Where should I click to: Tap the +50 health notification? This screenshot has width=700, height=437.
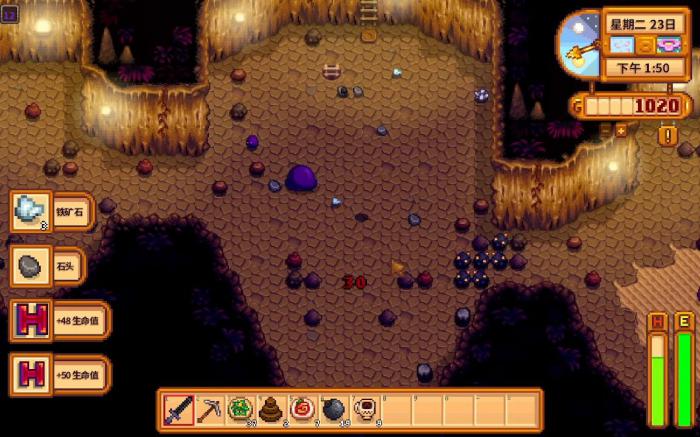coord(58,374)
